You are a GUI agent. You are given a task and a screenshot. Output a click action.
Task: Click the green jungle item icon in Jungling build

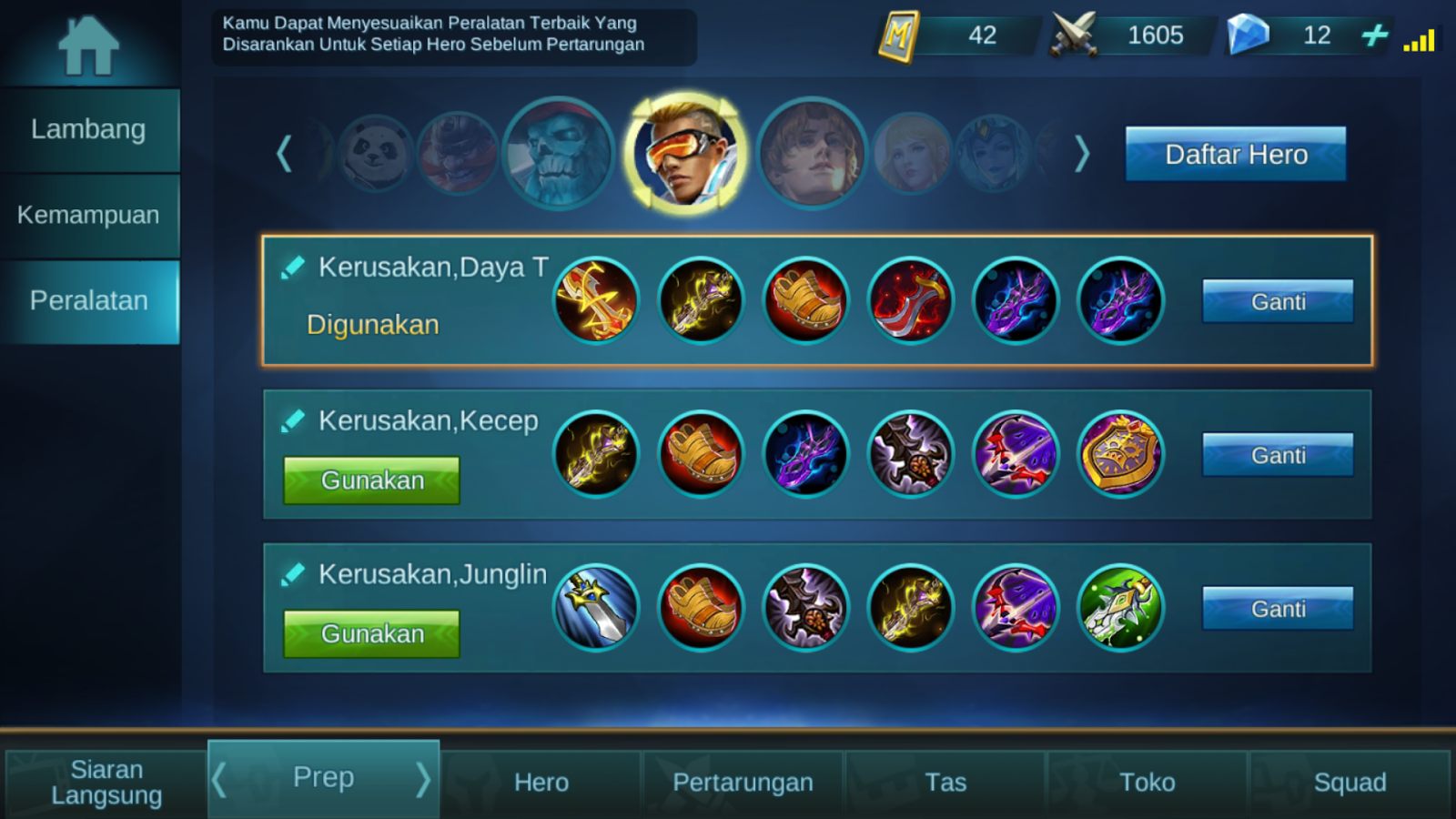point(1121,608)
